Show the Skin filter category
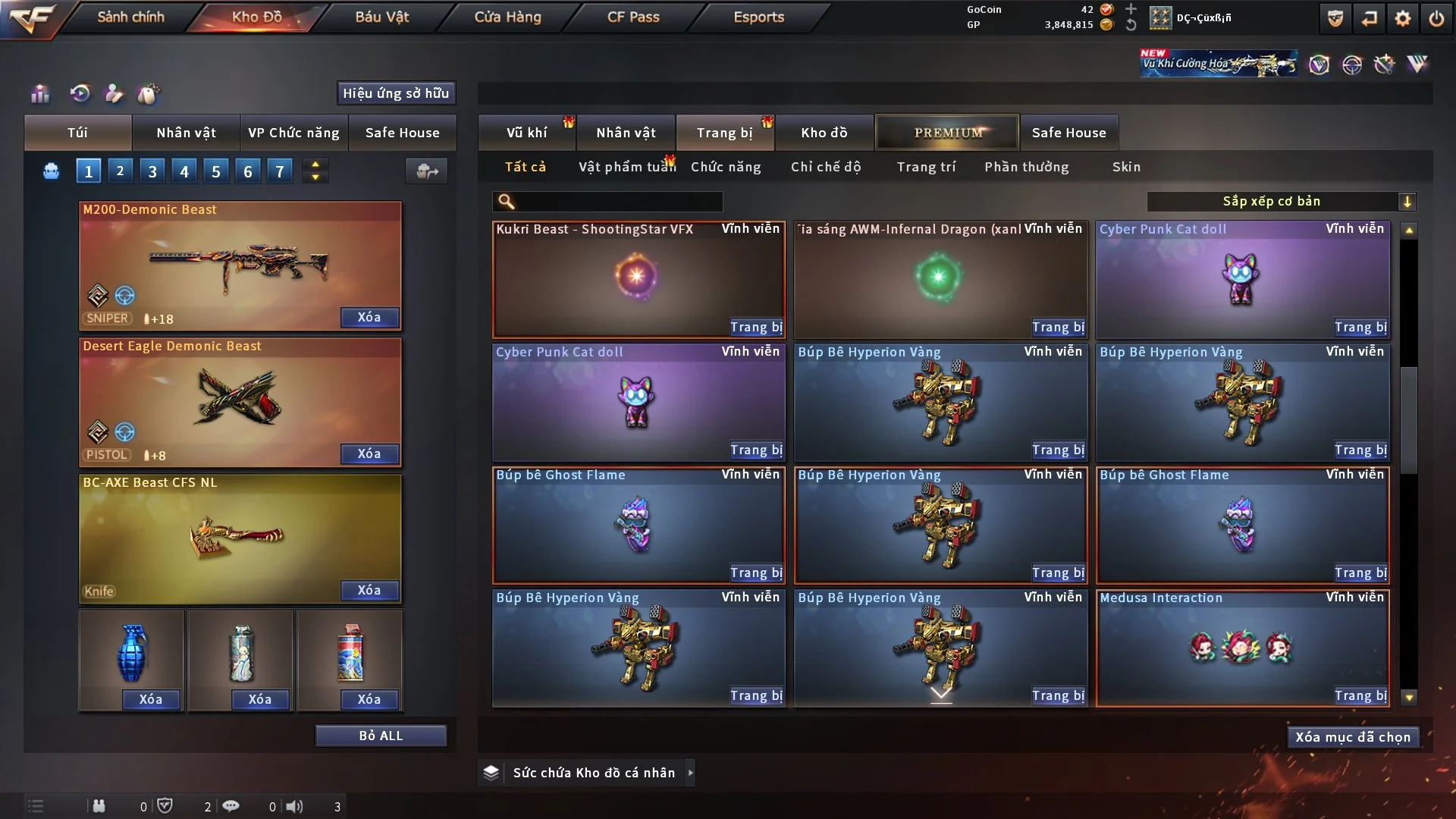The width and height of the screenshot is (1456, 819). (1126, 167)
